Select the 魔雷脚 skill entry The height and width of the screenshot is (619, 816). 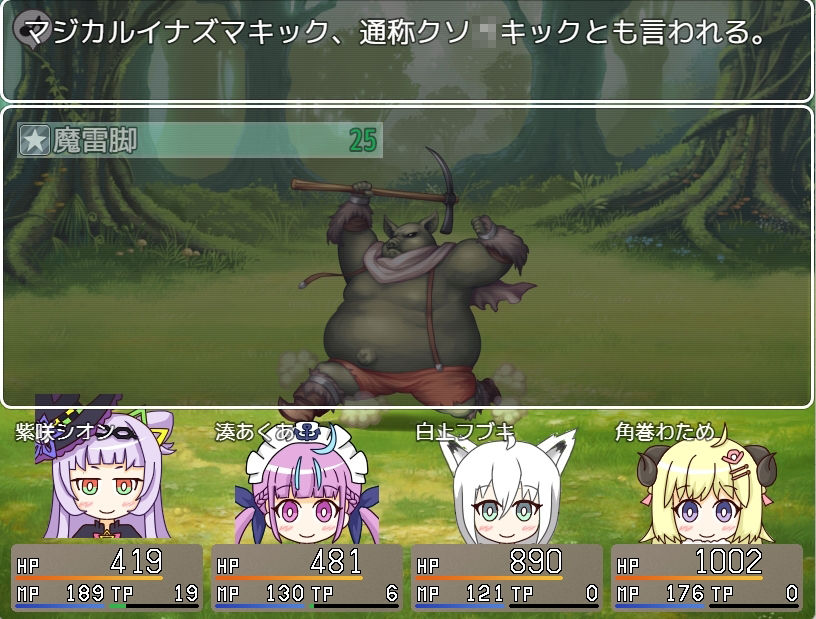199,140
